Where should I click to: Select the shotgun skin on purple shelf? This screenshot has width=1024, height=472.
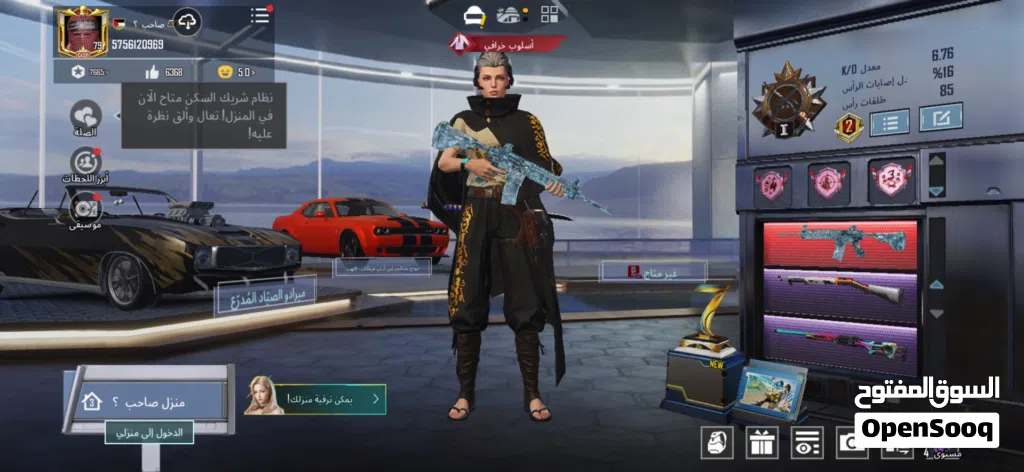click(x=841, y=290)
